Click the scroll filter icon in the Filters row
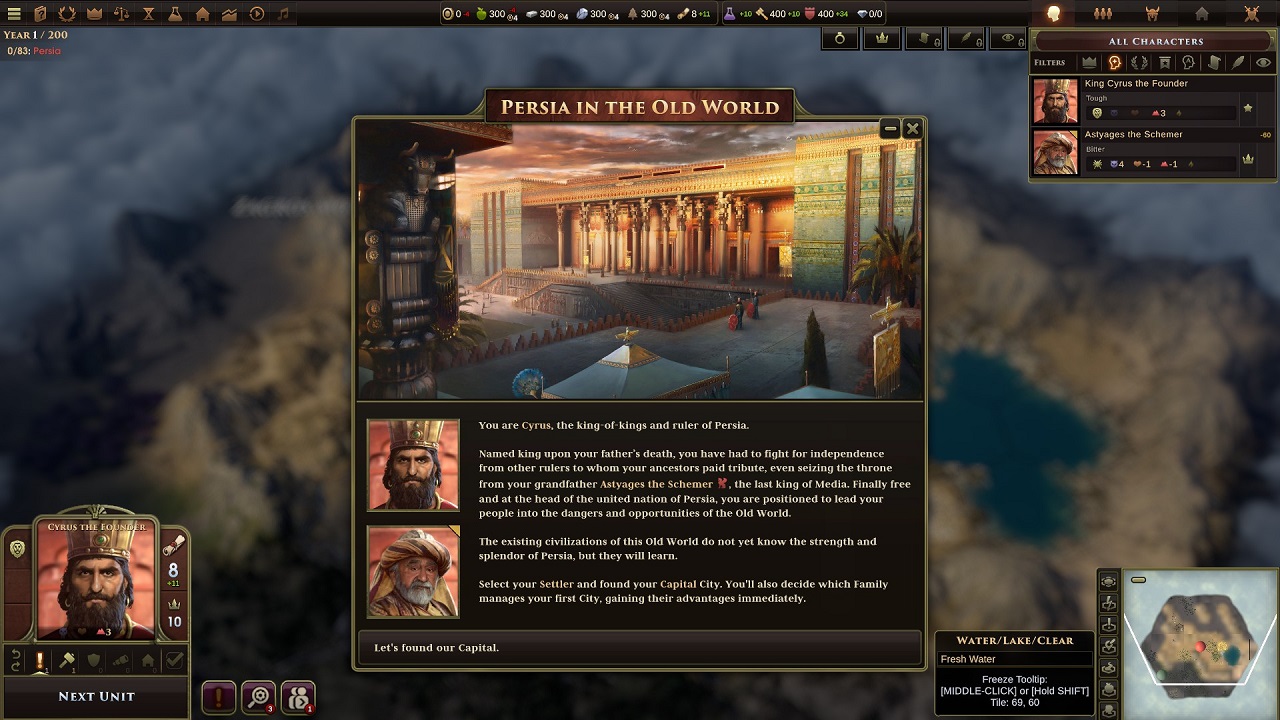Screen dimensions: 1280x720 pyautogui.click(x=1215, y=62)
